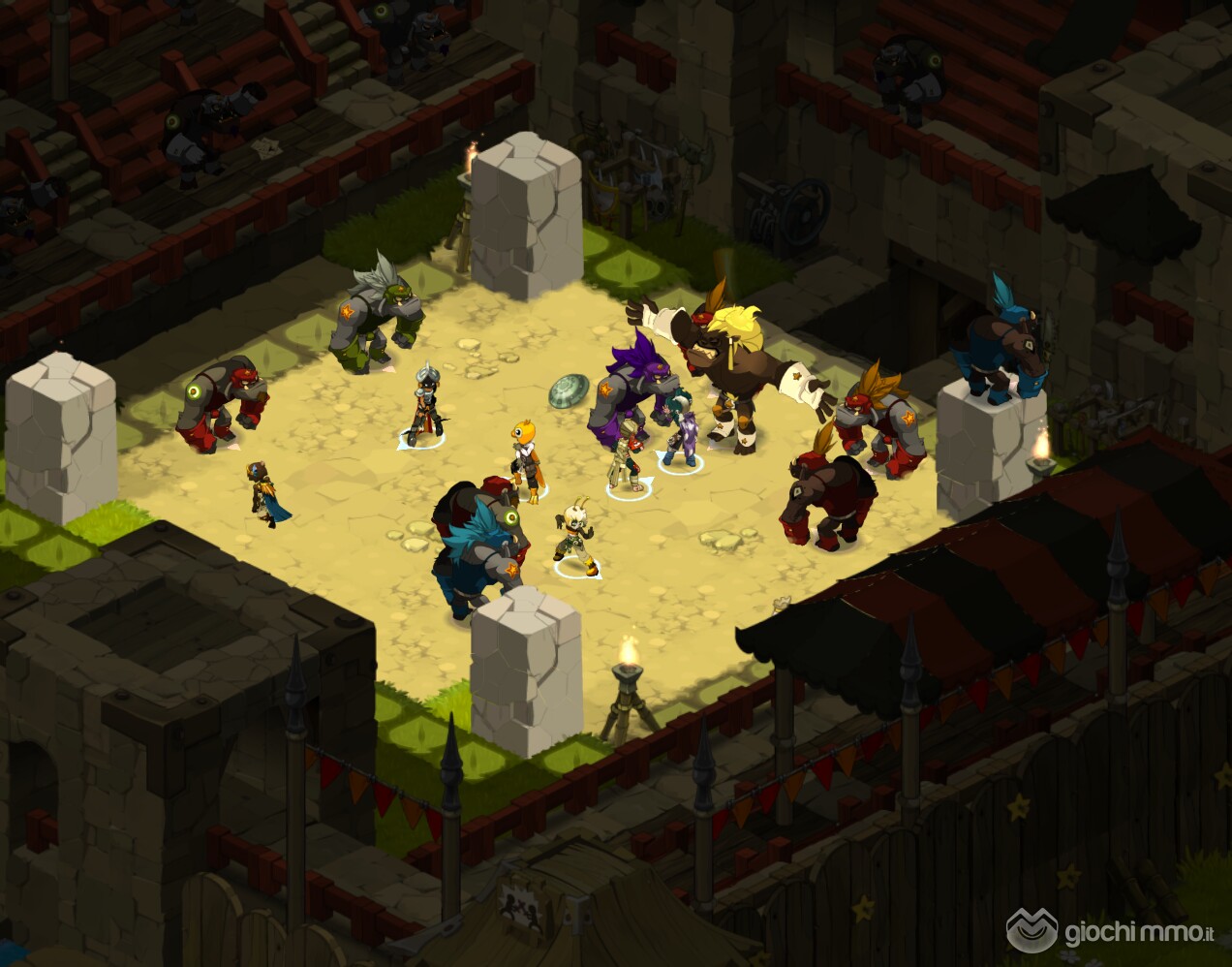Select the white-horned character with ring marker
This screenshot has height=967, width=1232.
pyautogui.click(x=573, y=536)
